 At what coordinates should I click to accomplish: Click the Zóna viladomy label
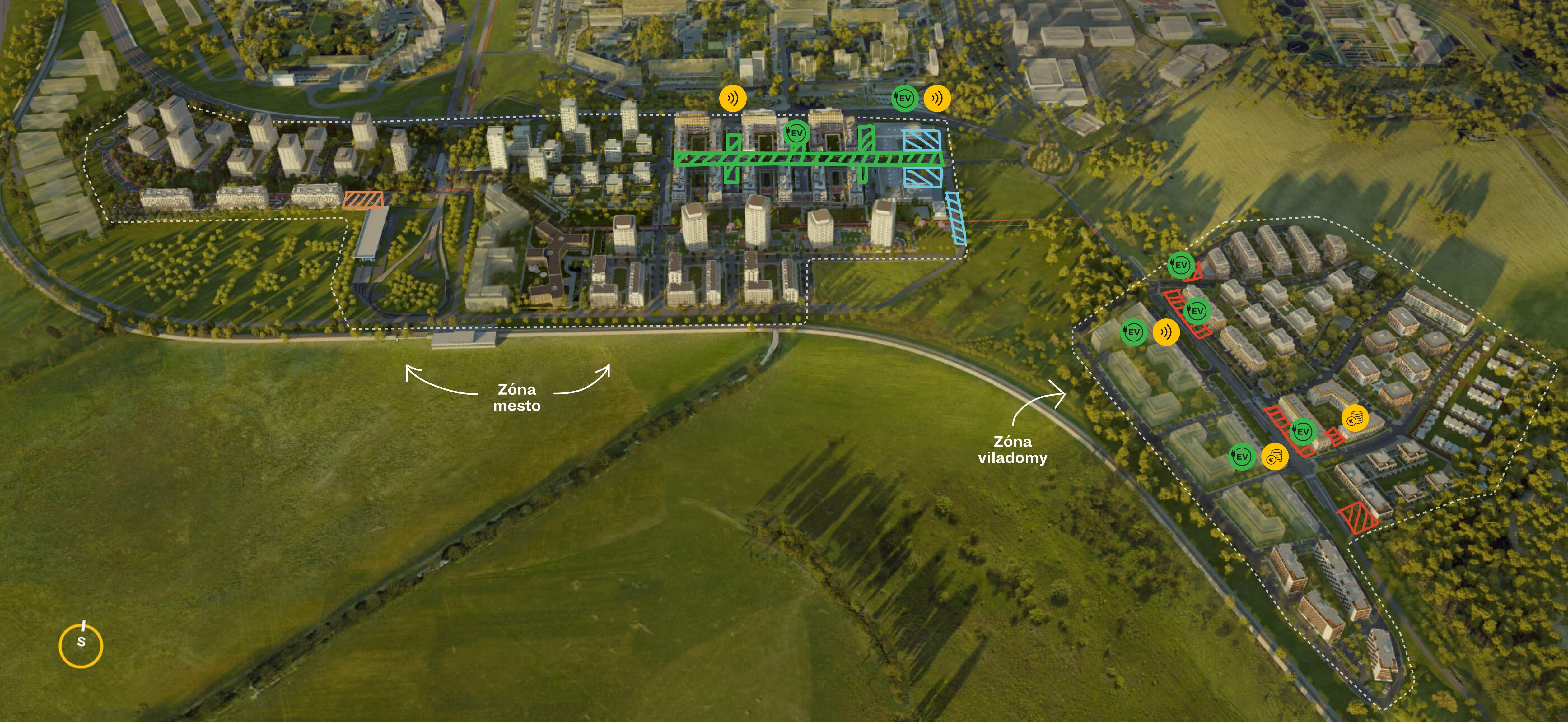[1012, 450]
